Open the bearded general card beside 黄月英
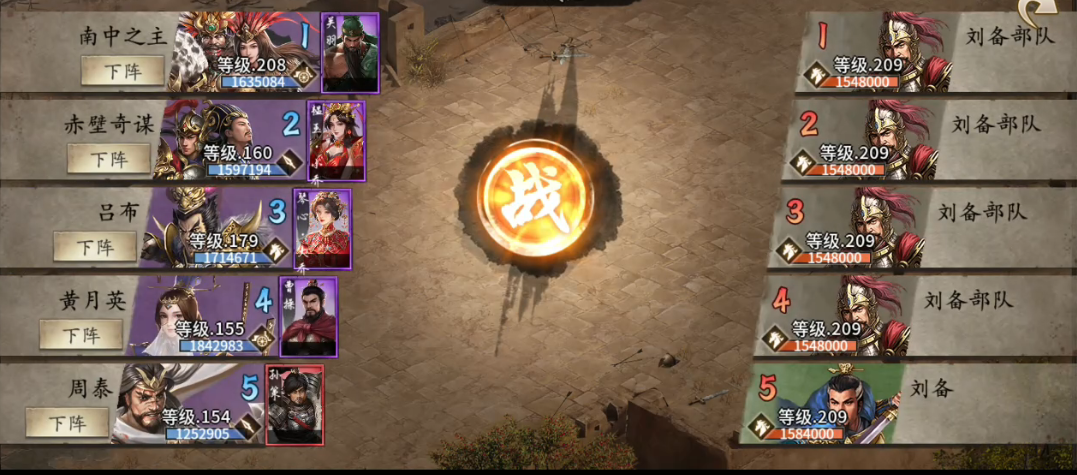 (308, 316)
